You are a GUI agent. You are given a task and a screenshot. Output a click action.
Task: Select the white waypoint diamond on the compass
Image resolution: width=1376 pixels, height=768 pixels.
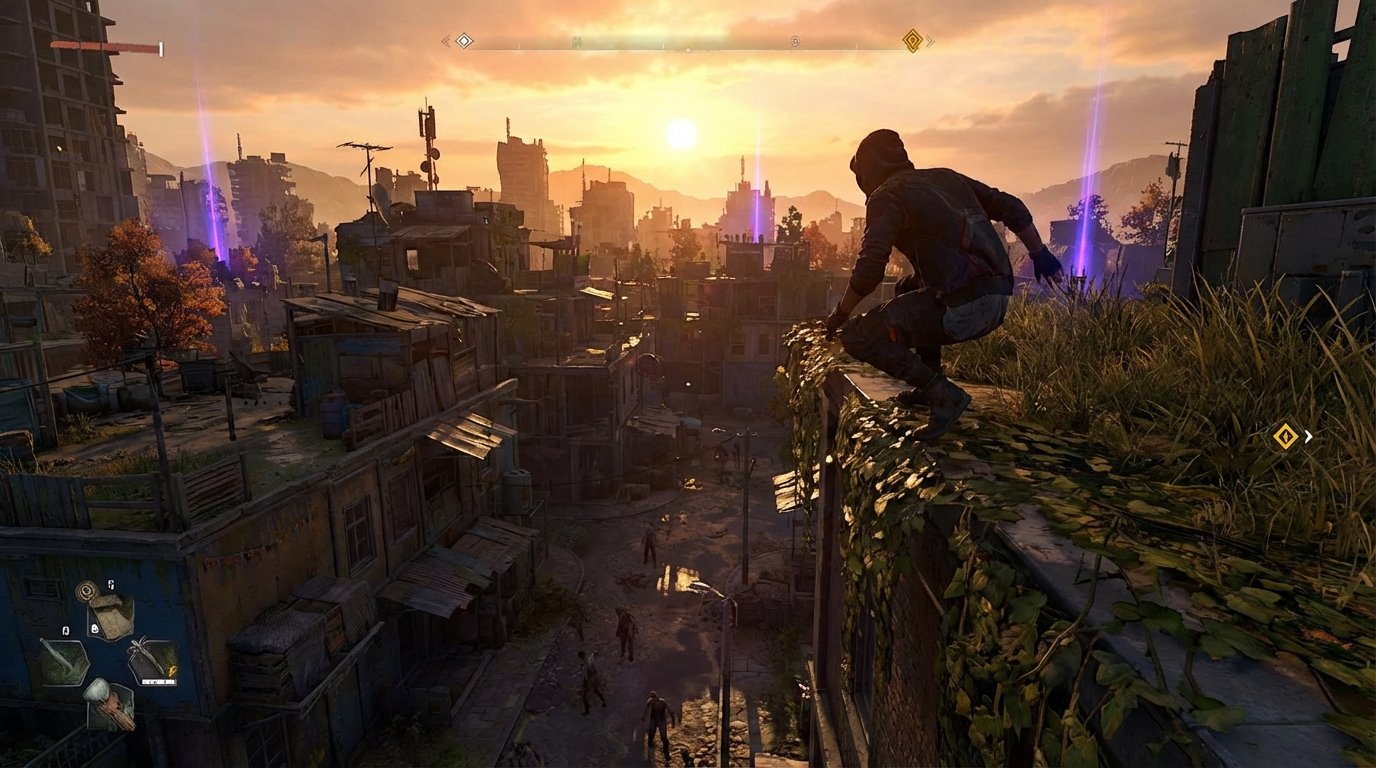click(463, 42)
